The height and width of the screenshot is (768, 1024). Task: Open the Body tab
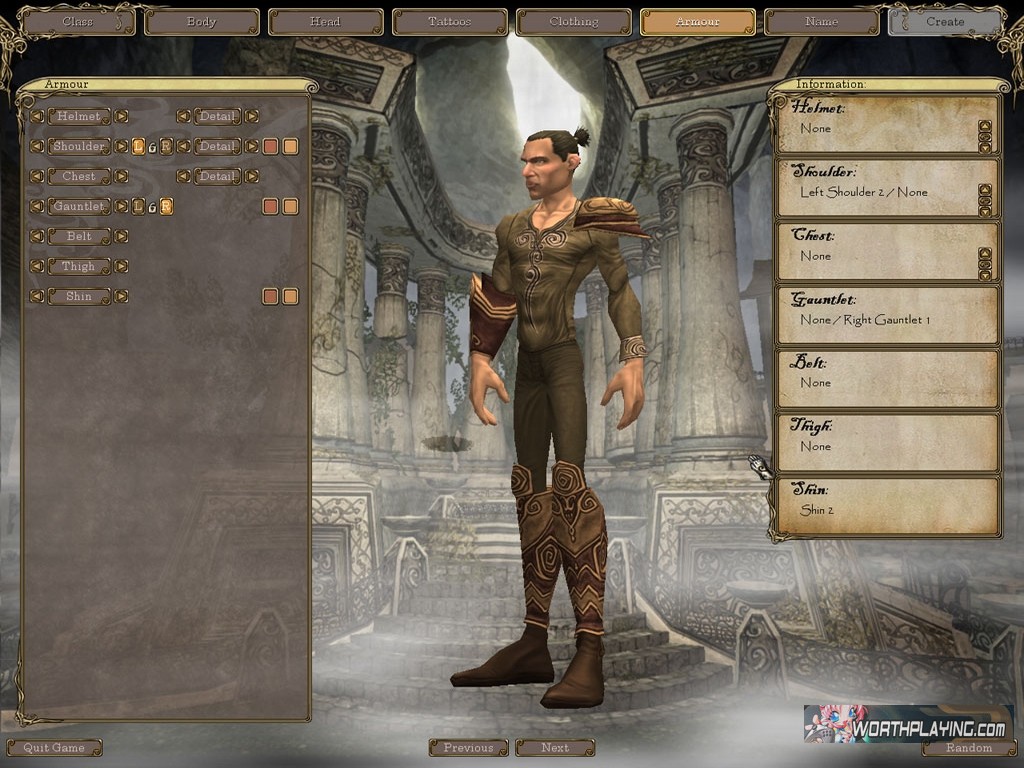tap(201, 21)
